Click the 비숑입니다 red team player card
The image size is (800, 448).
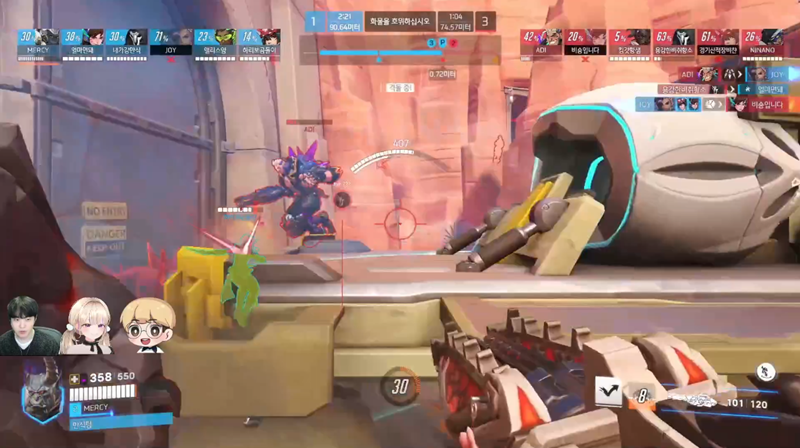point(582,40)
